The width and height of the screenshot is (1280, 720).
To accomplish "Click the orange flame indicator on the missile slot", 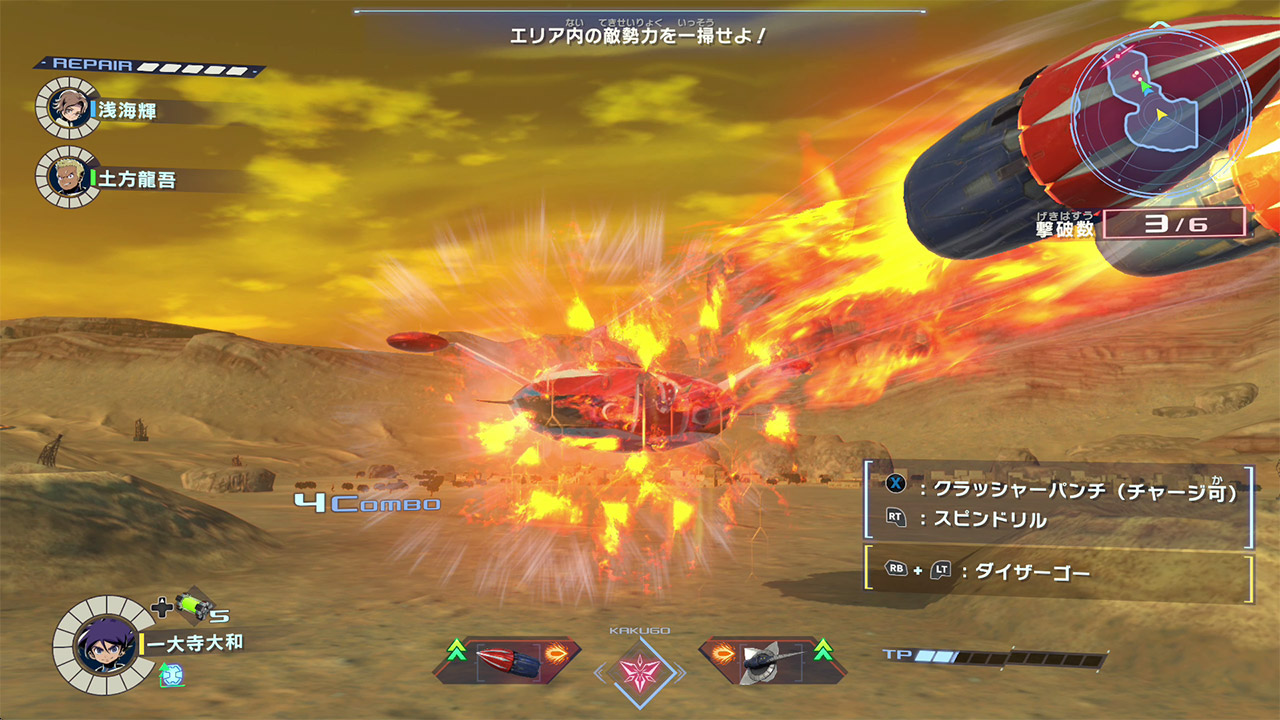I will pyautogui.click(x=558, y=652).
